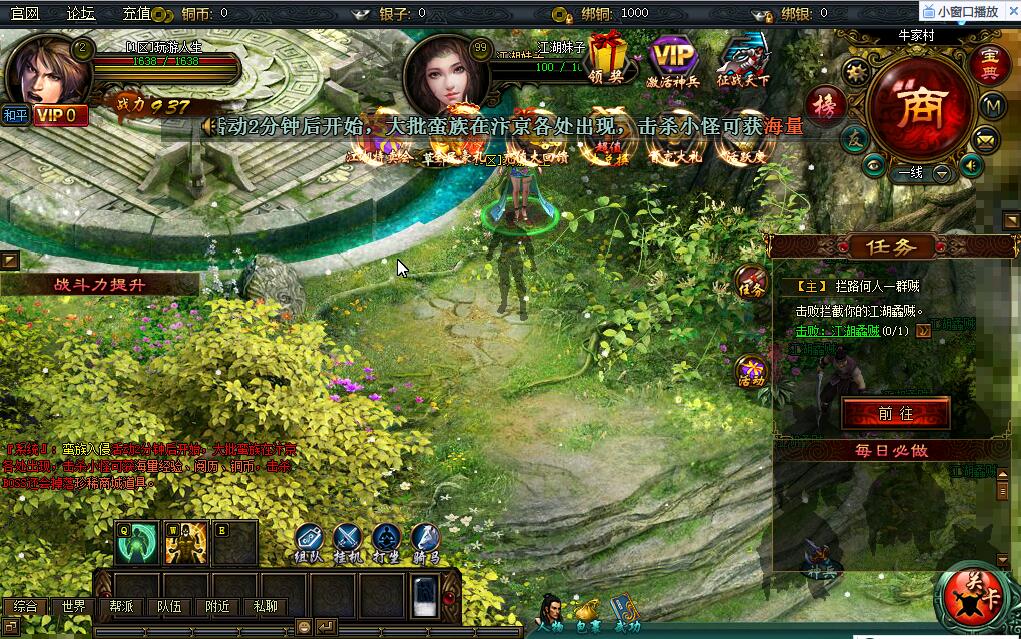Screen dimensions: 1021x639
Task: Switch to the 帮派 chat tab
Action: pyautogui.click(x=121, y=606)
